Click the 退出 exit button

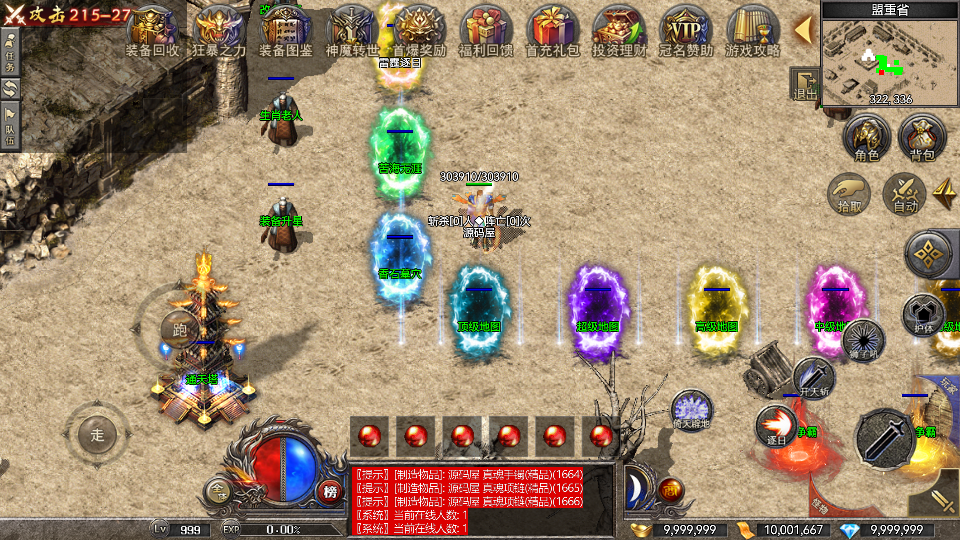click(x=805, y=84)
